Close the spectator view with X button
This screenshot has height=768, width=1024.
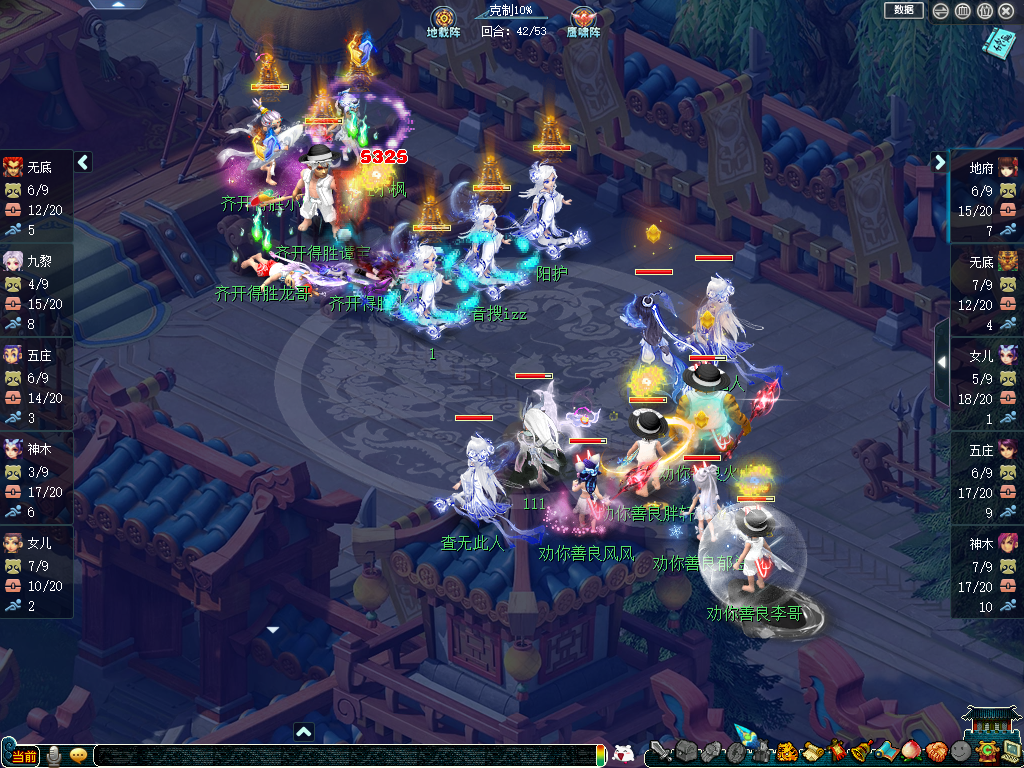(x=1007, y=11)
